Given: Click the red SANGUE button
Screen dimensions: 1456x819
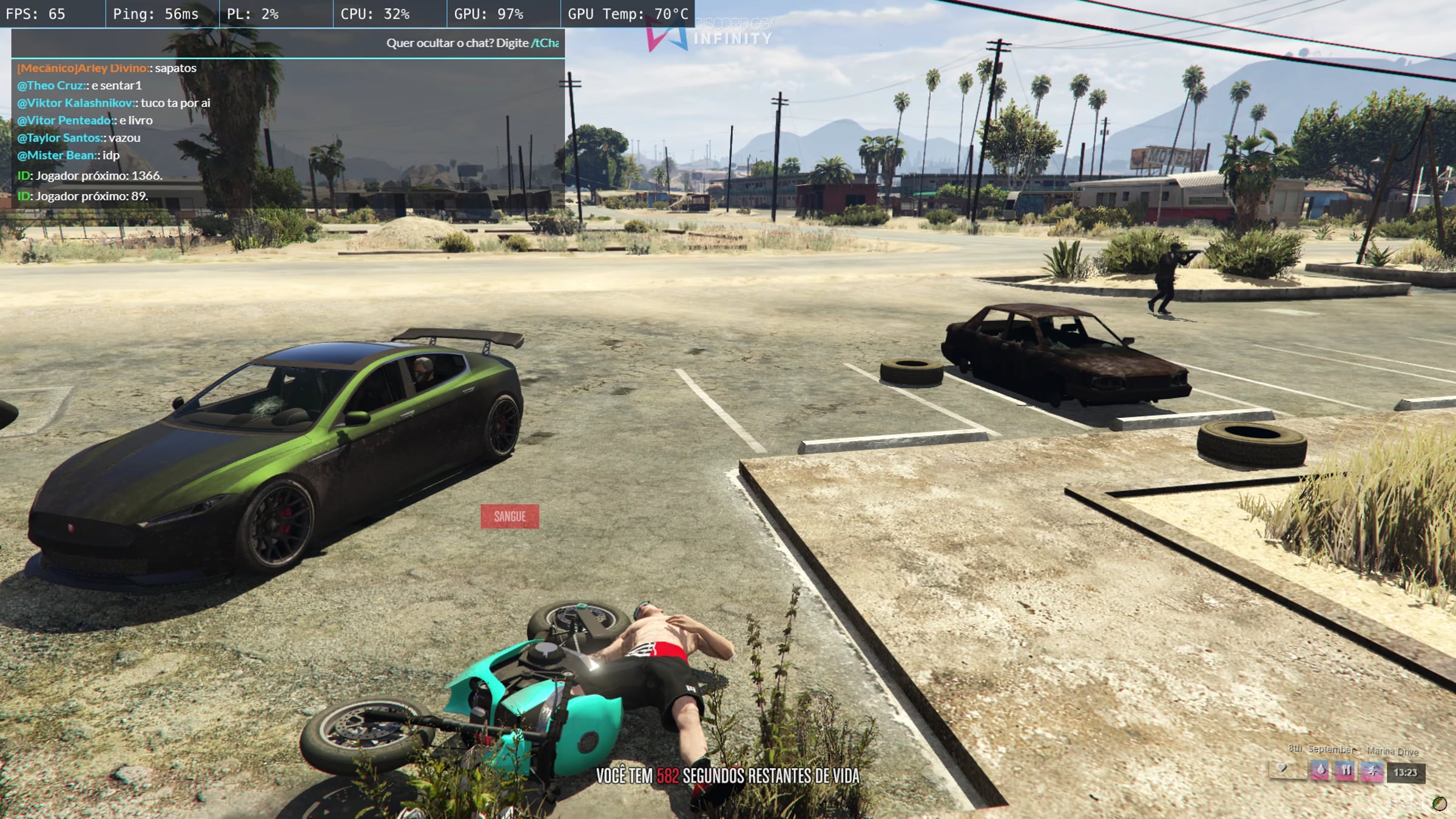Looking at the screenshot, I should 510,516.
